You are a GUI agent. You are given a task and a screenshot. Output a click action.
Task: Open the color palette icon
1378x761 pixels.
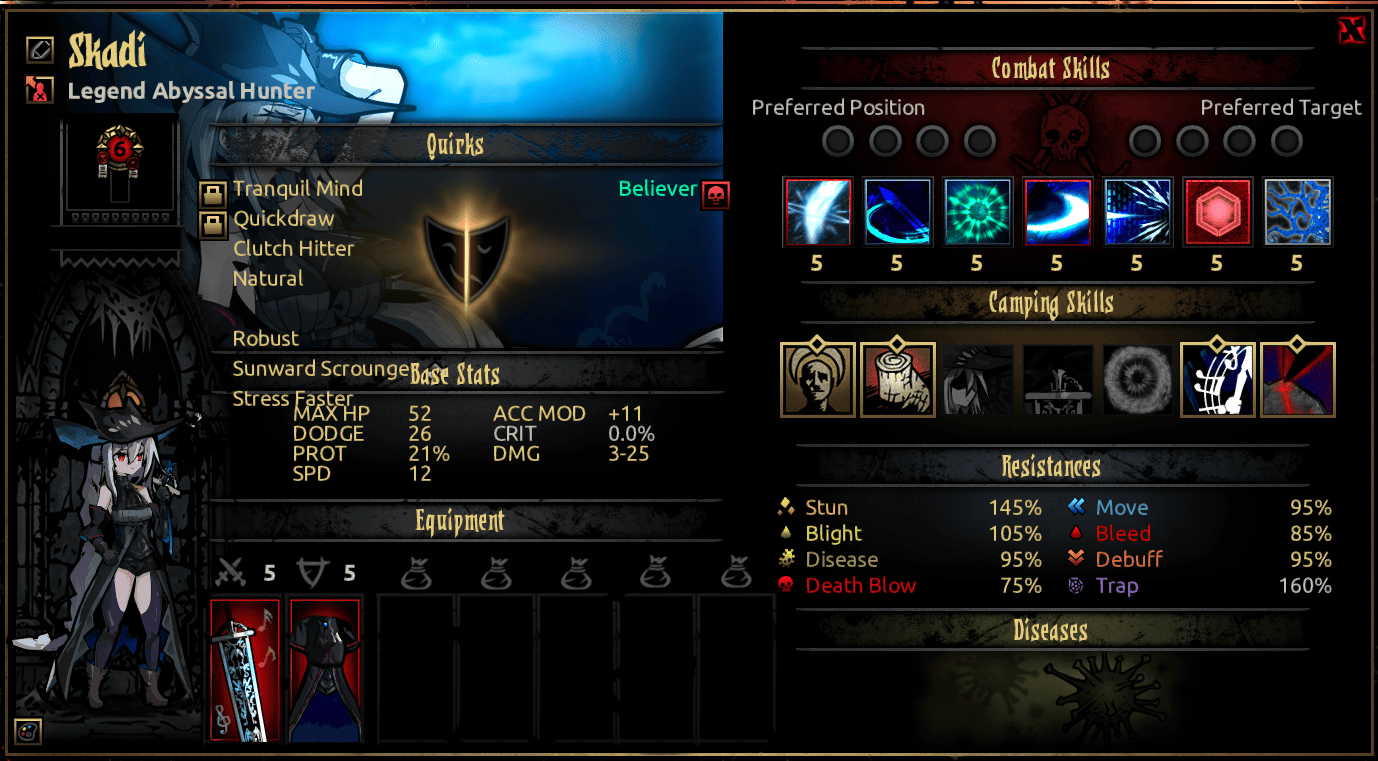[28, 731]
